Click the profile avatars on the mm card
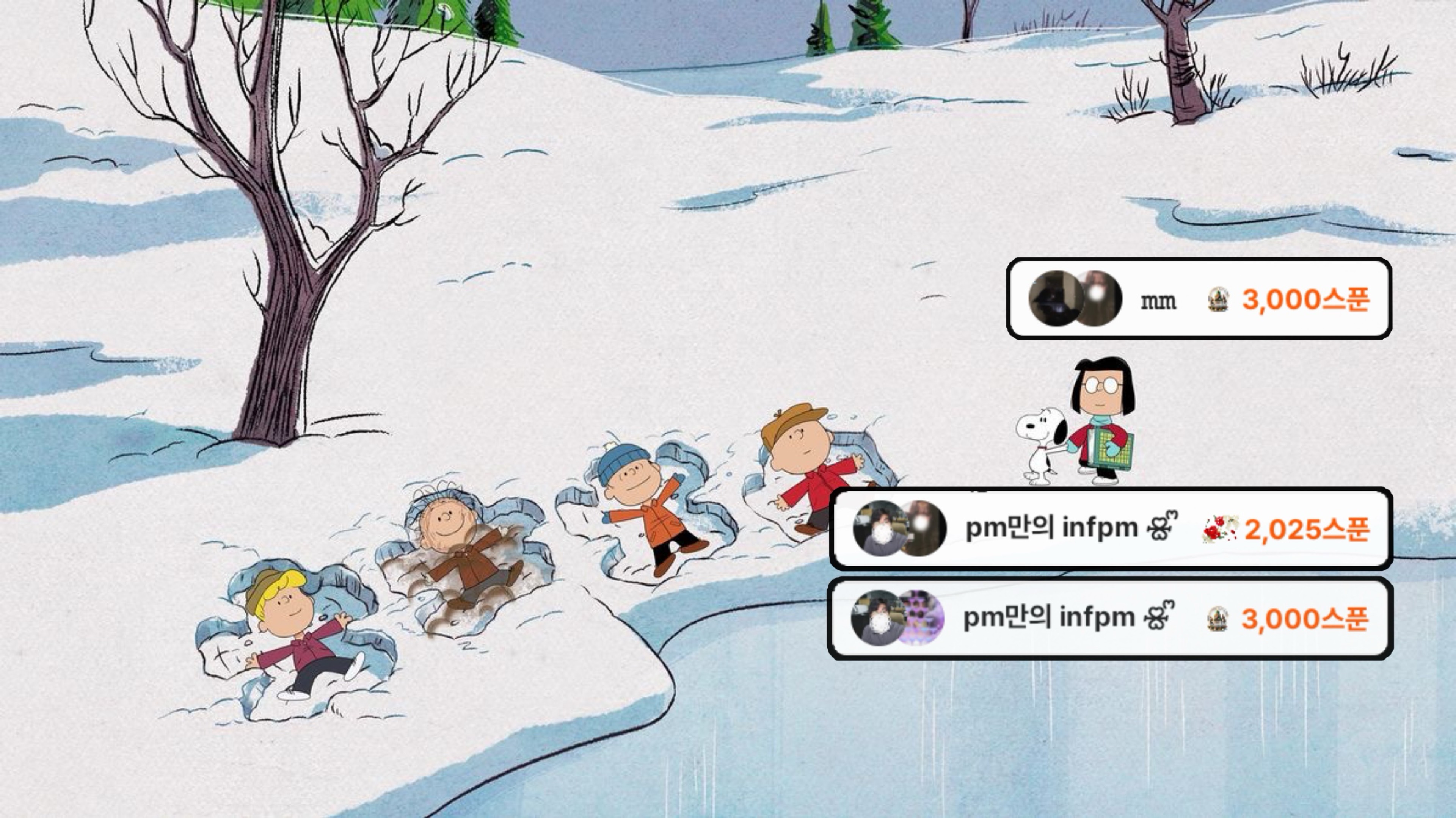 [1075, 298]
